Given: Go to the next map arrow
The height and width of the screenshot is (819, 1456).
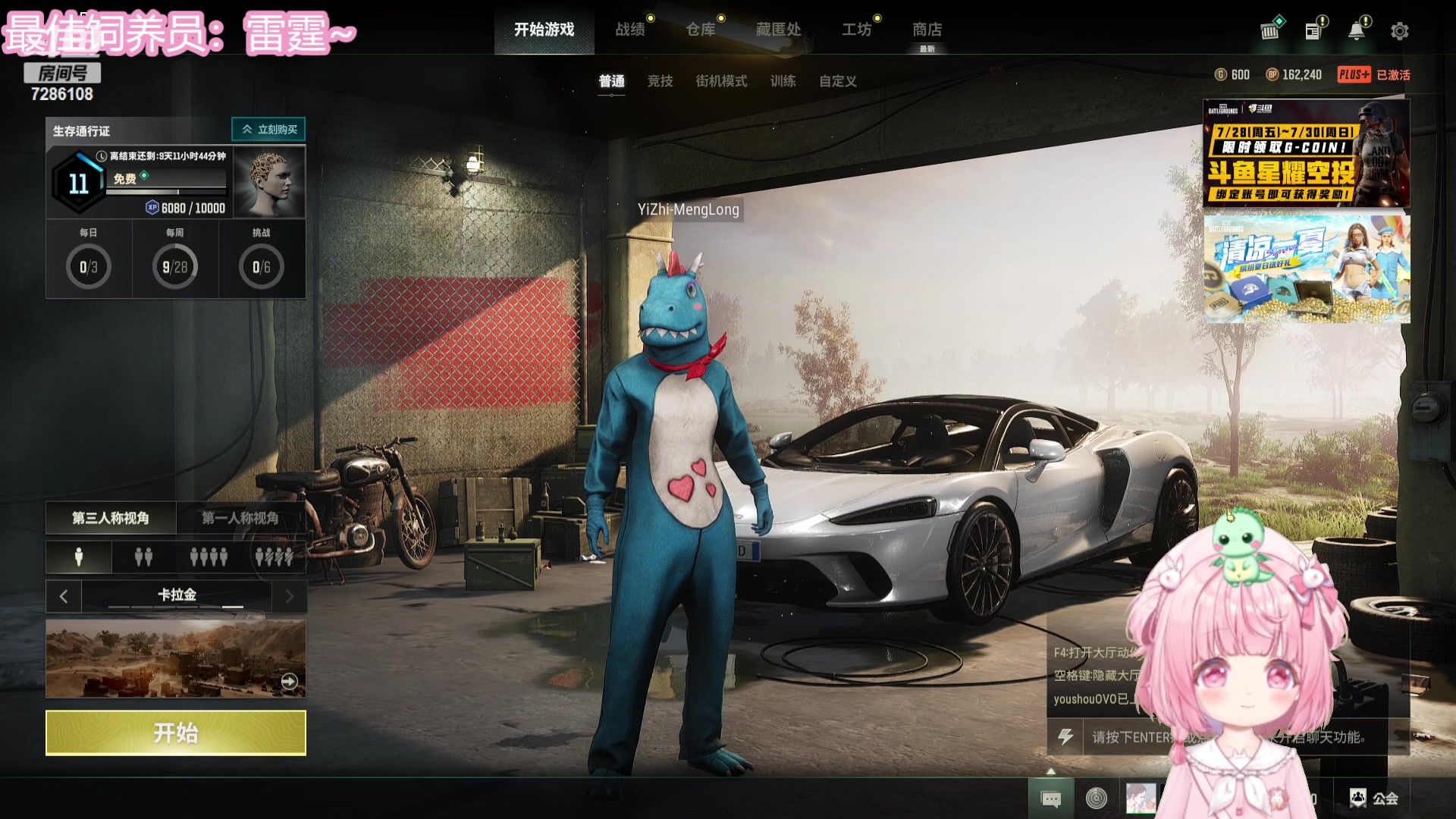Looking at the screenshot, I should pyautogui.click(x=289, y=597).
